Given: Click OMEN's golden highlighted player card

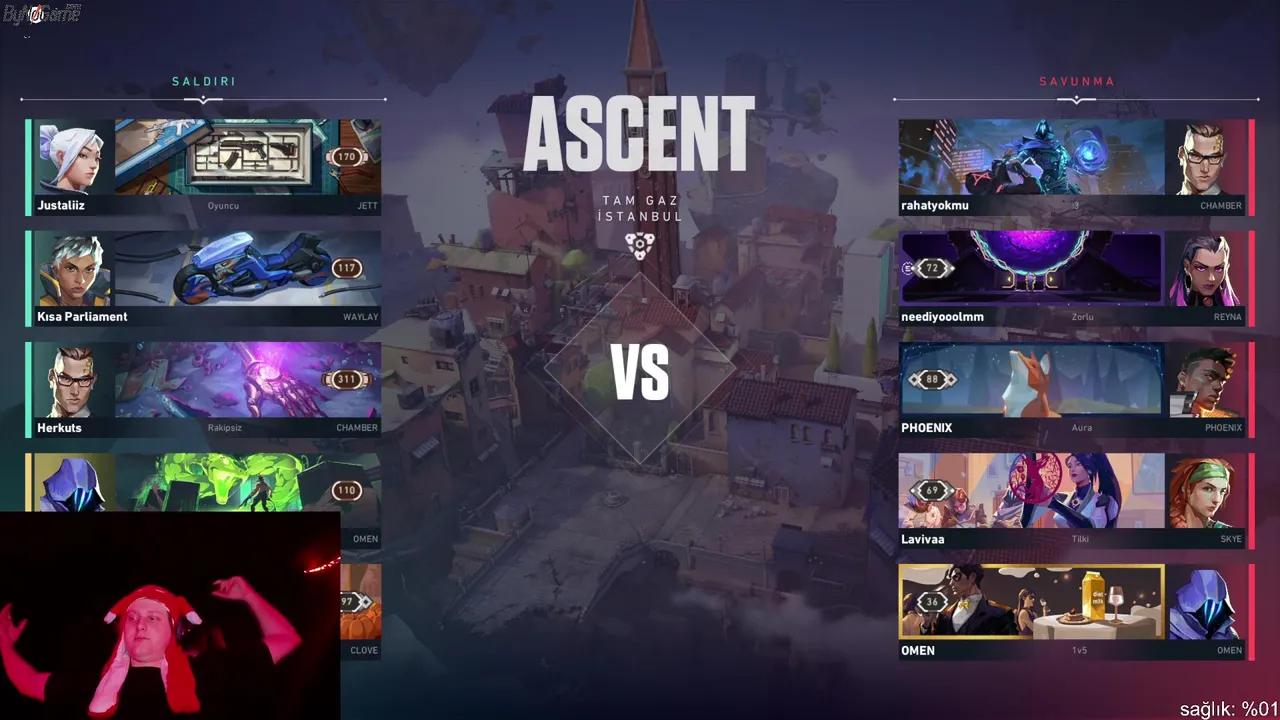Looking at the screenshot, I should click(1031, 600).
